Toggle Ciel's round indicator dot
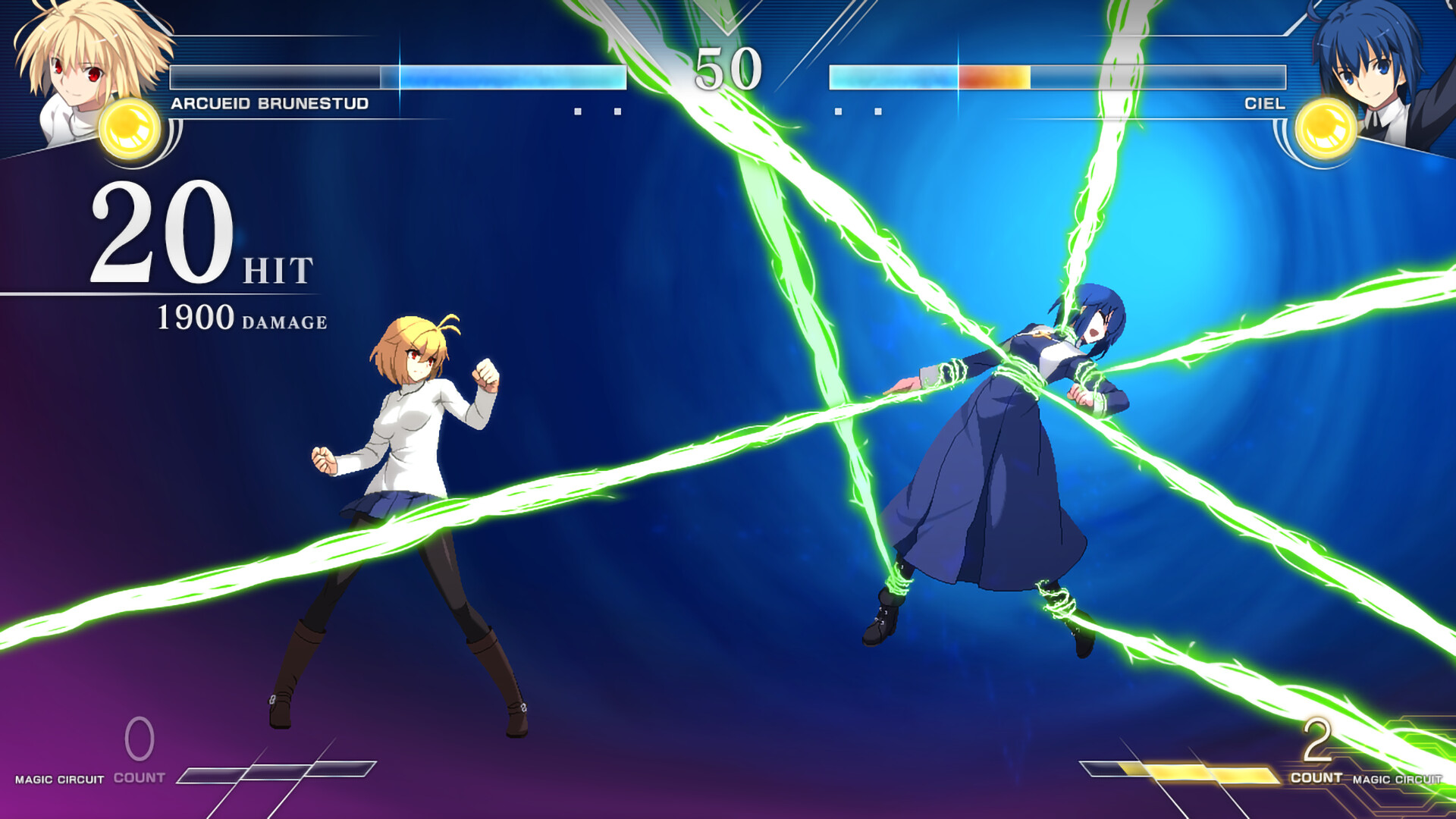This screenshot has width=1456, height=819. (837, 110)
